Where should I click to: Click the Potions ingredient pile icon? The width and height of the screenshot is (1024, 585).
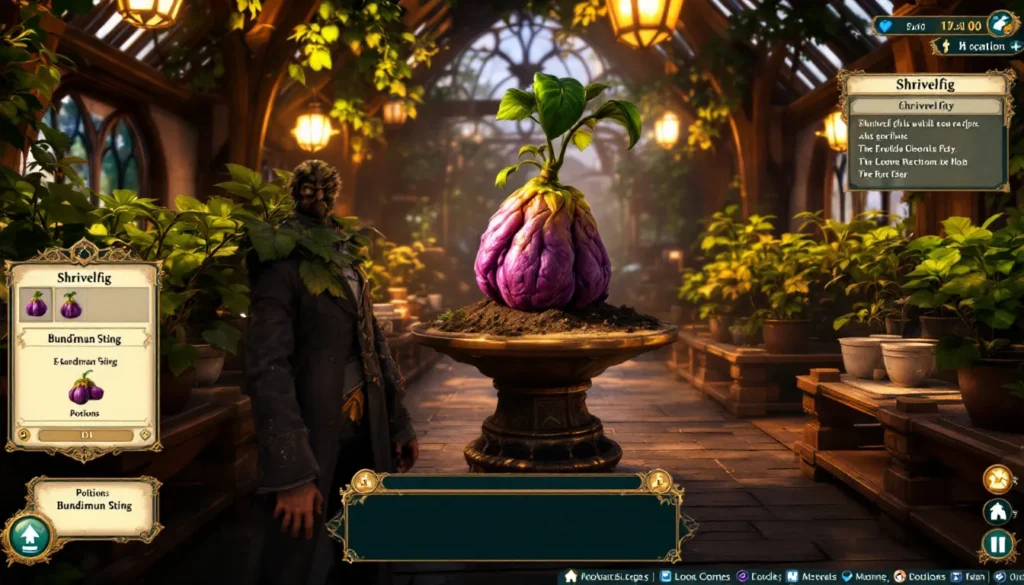pyautogui.click(x=85, y=387)
